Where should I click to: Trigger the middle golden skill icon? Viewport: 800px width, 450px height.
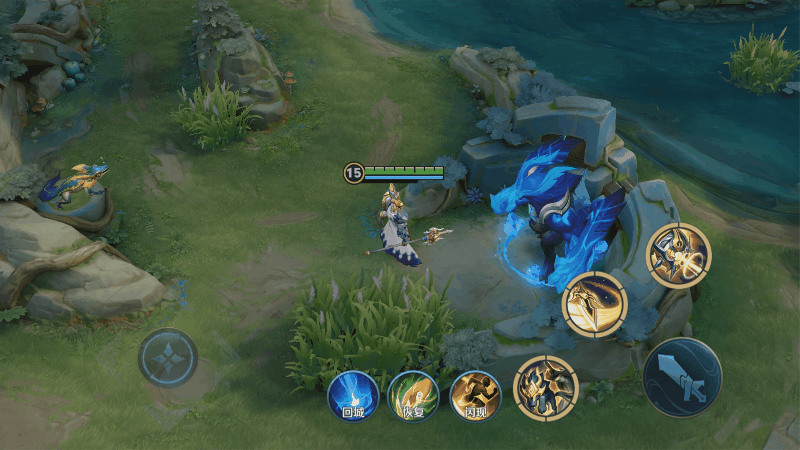[594, 304]
